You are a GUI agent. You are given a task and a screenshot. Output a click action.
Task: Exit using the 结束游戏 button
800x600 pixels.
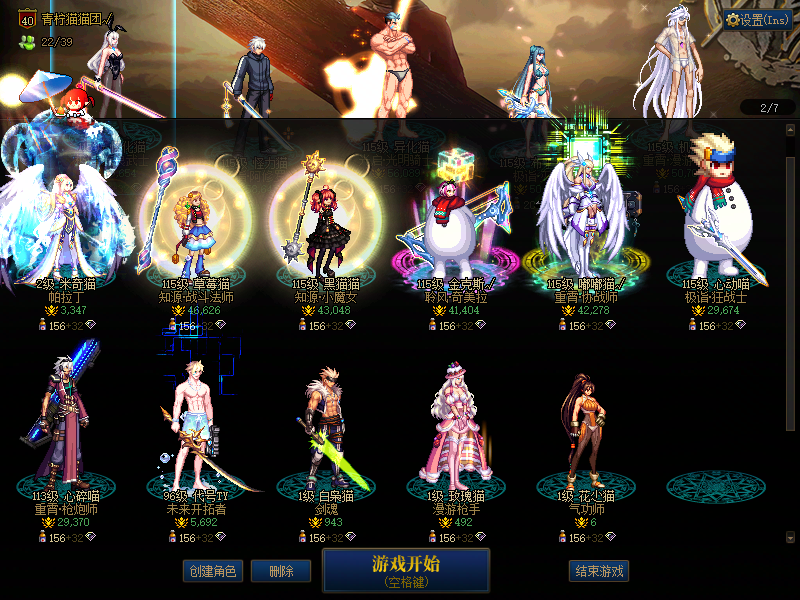(599, 571)
